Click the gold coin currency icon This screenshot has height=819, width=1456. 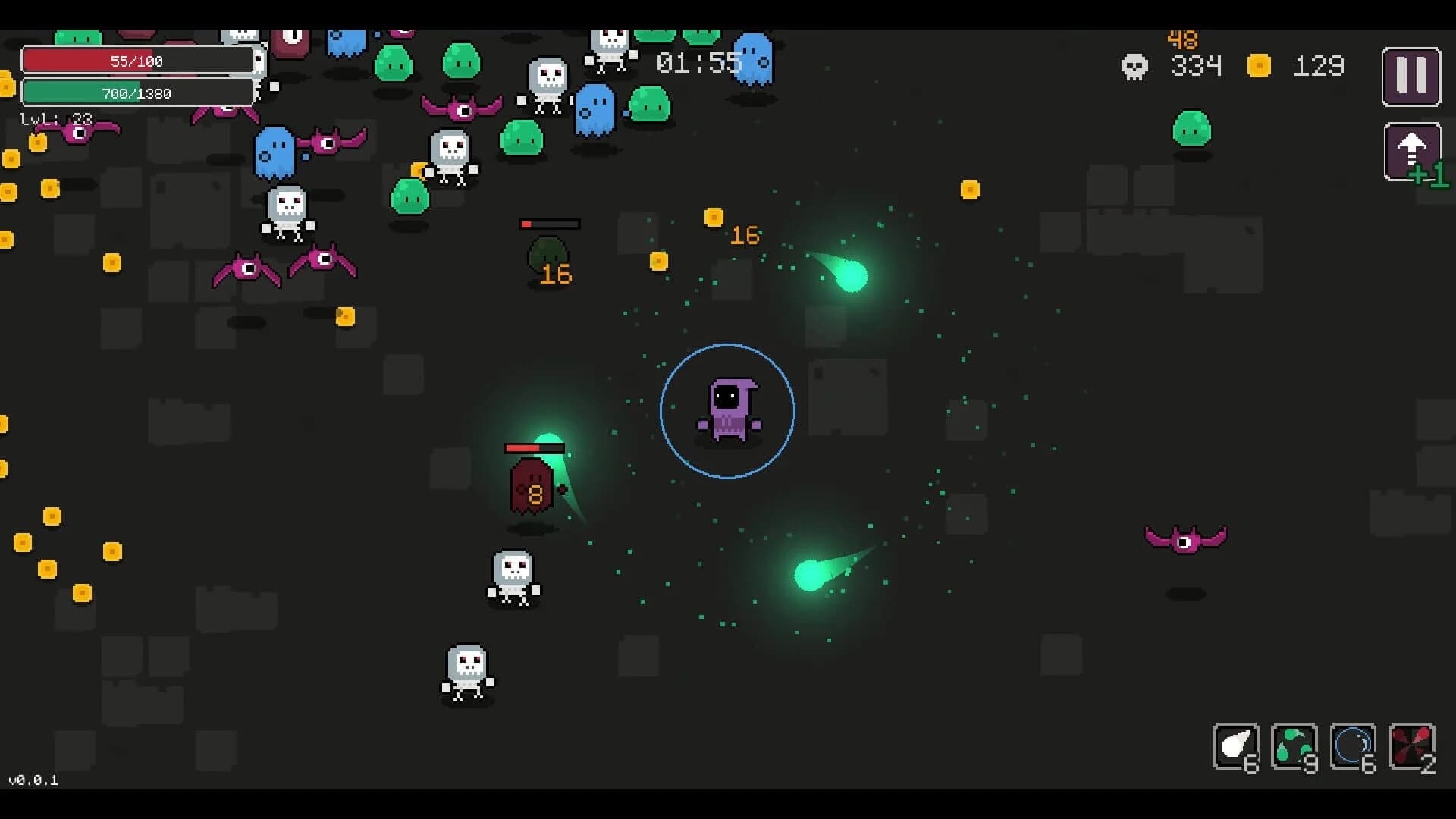[x=1258, y=67]
